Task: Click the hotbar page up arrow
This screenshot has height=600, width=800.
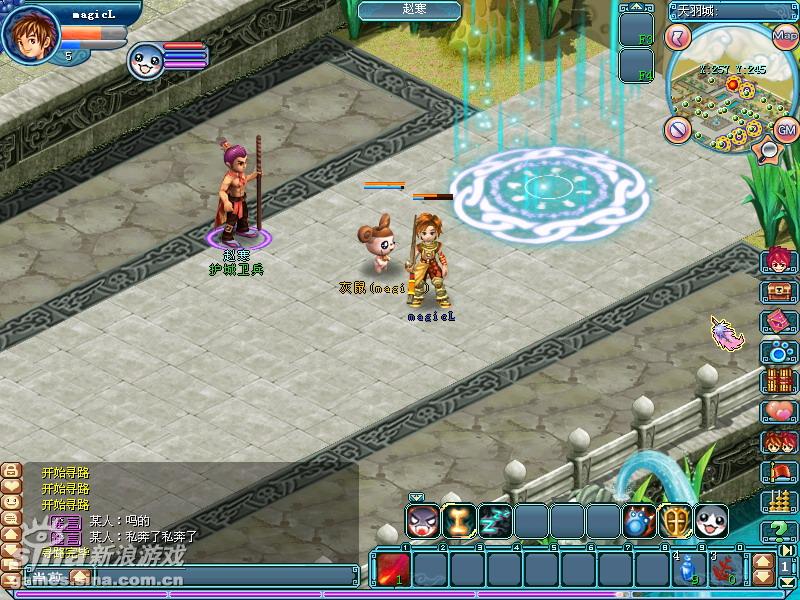Action: 761,560
